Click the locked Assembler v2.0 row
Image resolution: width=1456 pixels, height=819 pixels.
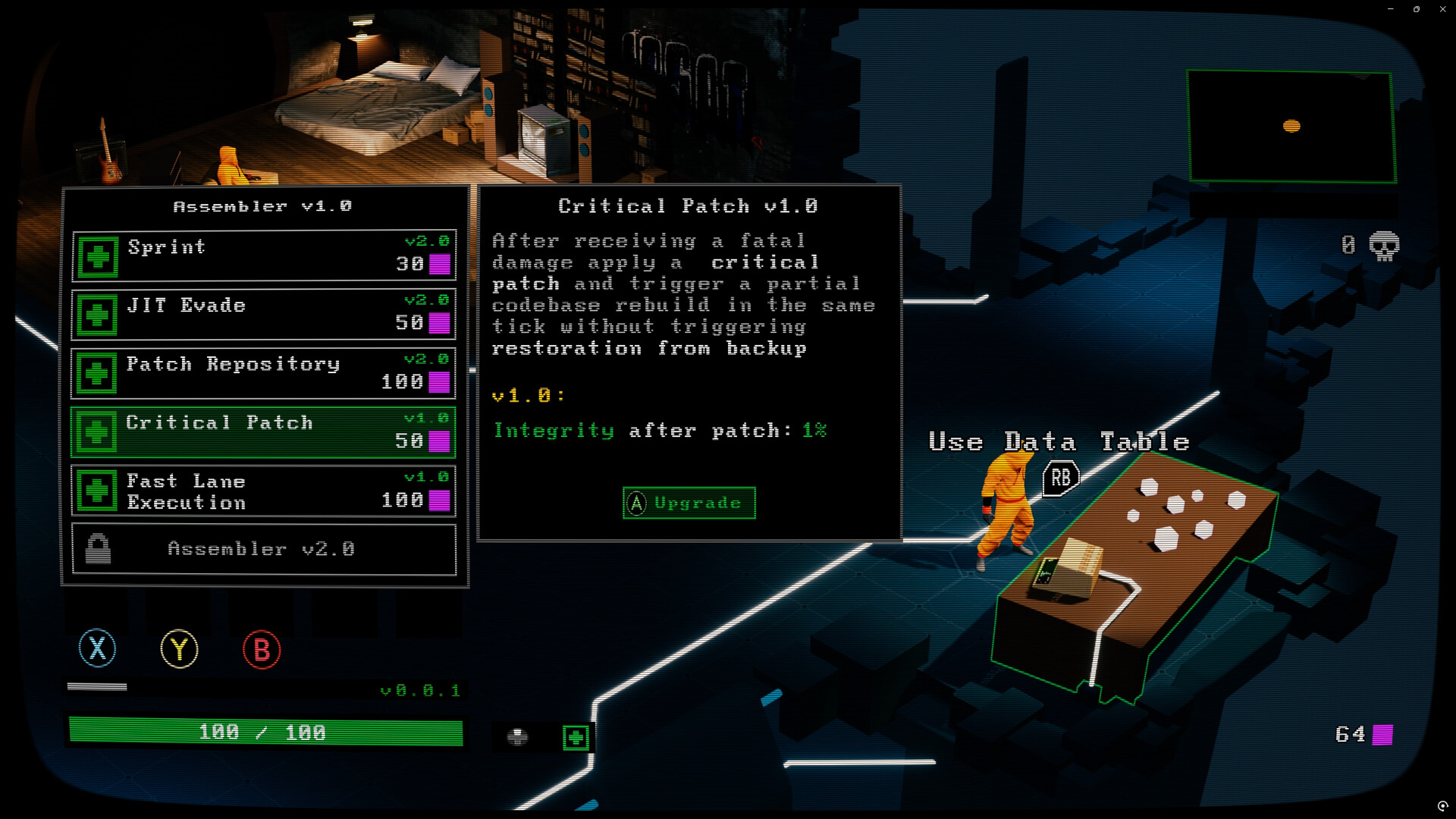tap(264, 549)
